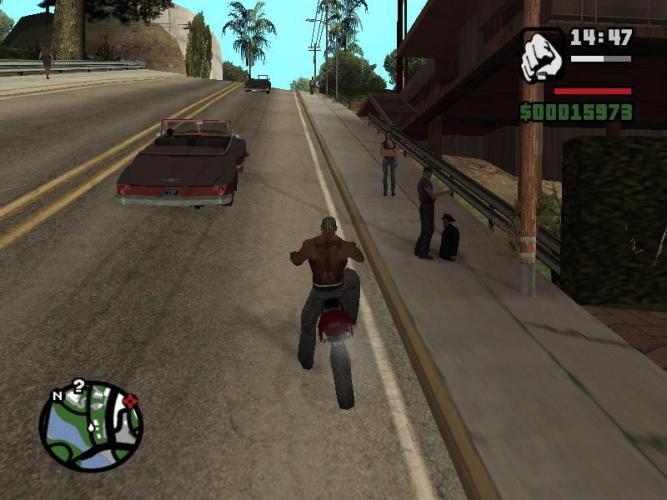The image size is (667, 500).
Task: Click the red marker on the radar edge
Action: (x=130, y=402)
